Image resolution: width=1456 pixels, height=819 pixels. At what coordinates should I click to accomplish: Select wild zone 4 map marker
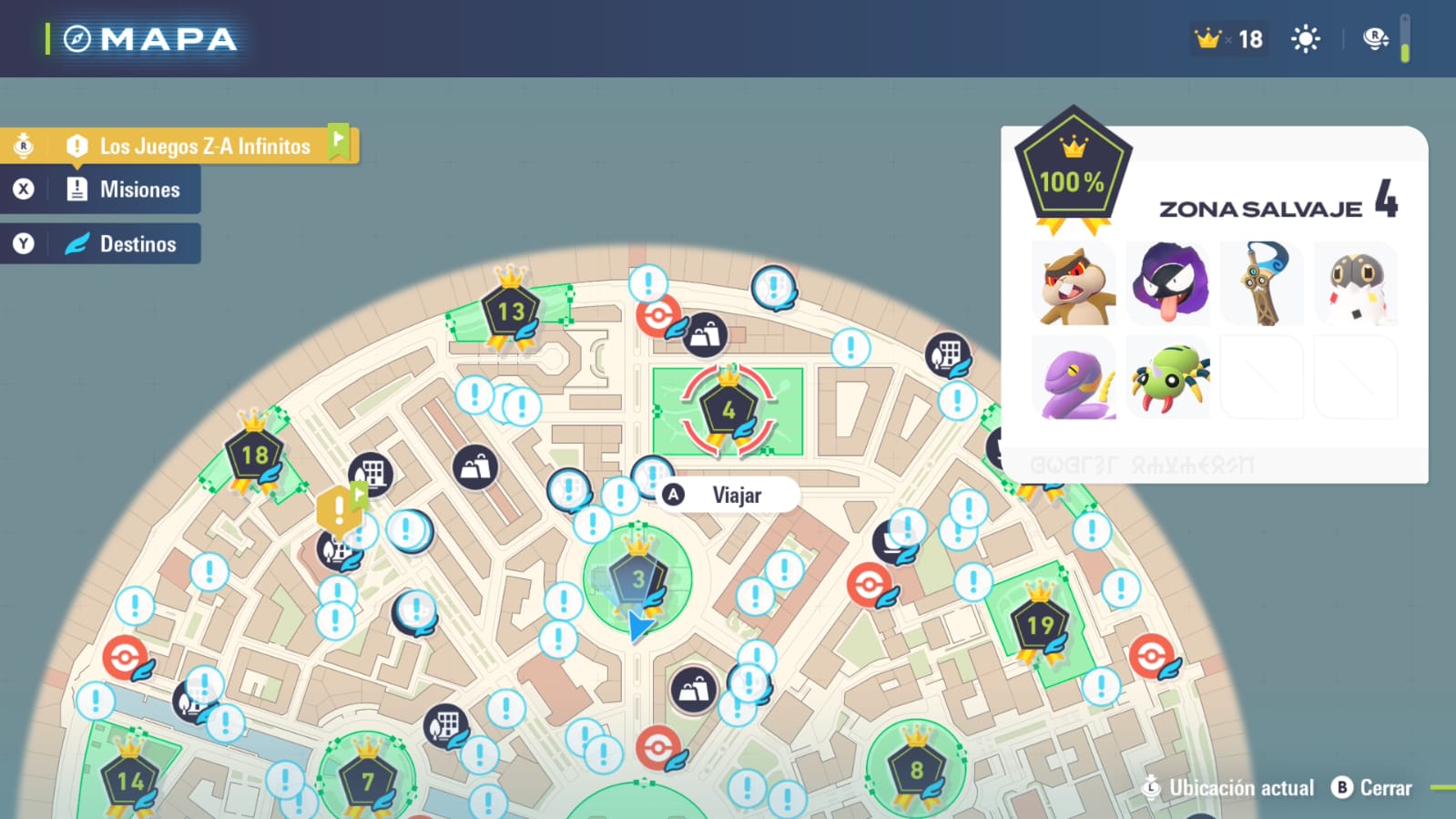728,411
